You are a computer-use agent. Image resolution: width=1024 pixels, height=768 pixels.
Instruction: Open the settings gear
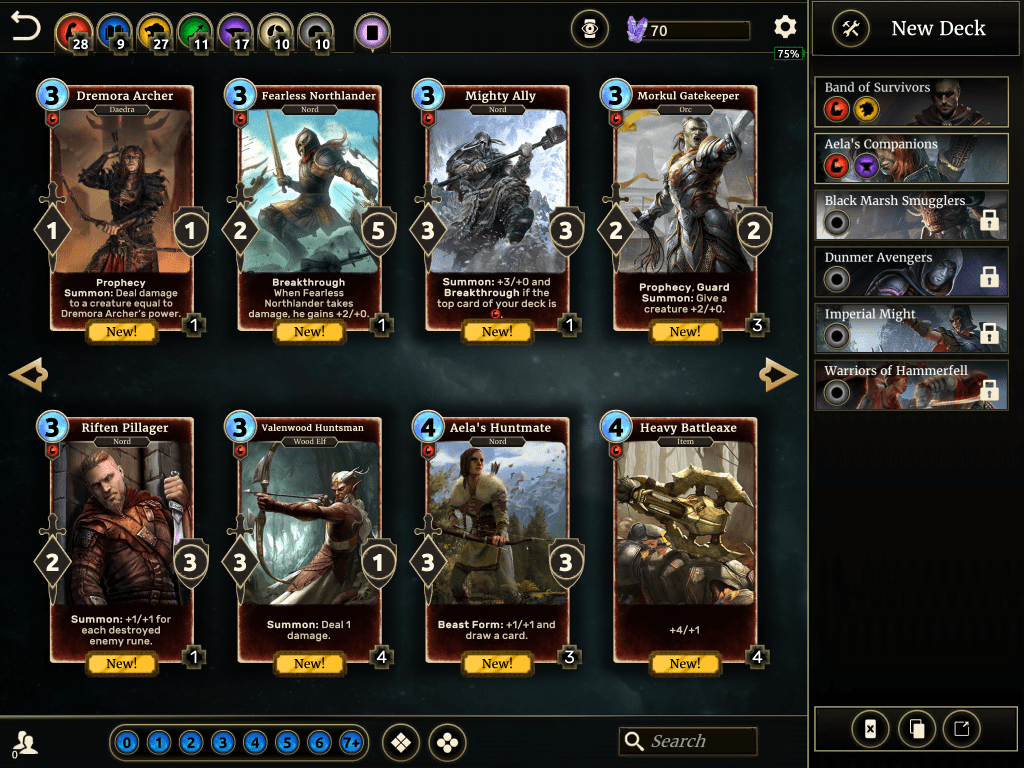[785, 28]
